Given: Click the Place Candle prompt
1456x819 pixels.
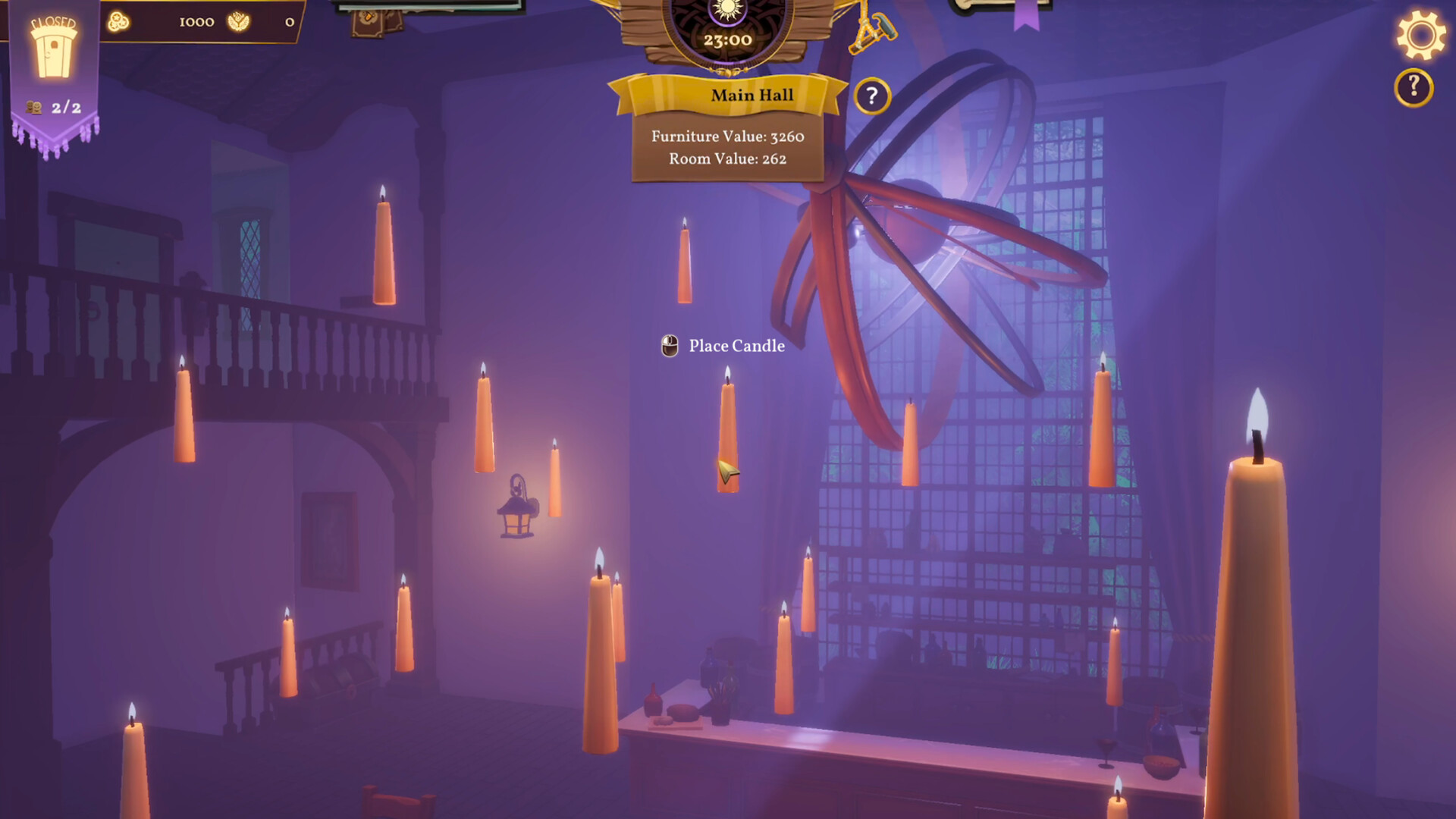Looking at the screenshot, I should pyautogui.click(x=733, y=346).
